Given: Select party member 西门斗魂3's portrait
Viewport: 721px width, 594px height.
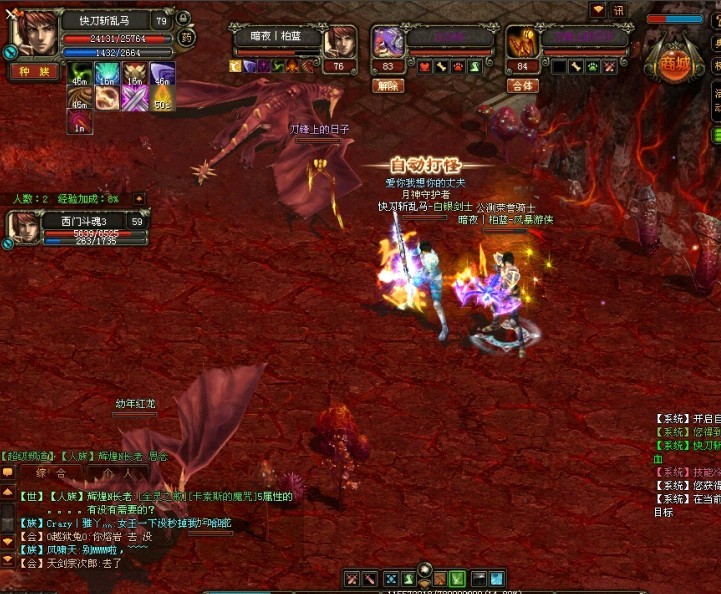Looking at the screenshot, I should (22, 227).
